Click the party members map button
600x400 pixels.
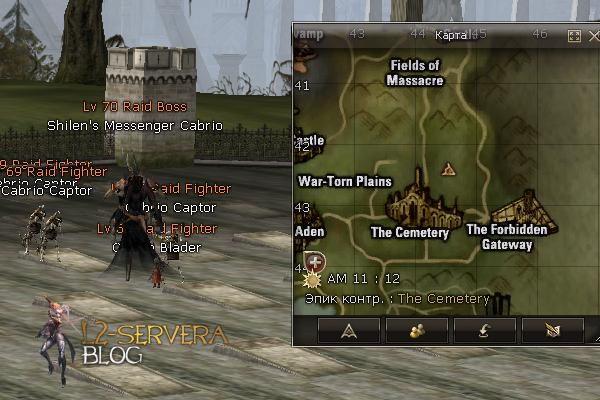pos(416,331)
